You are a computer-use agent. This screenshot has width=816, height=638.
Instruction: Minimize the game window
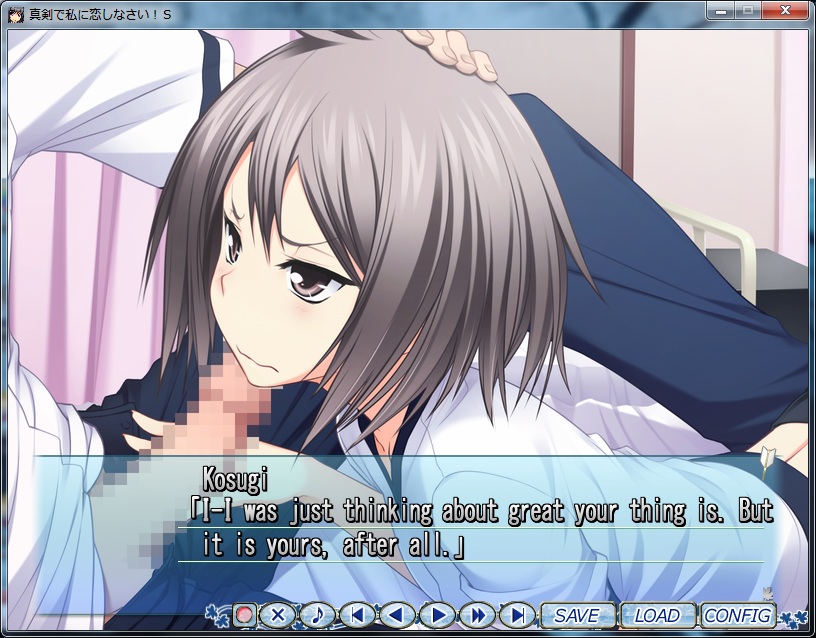tap(721, 11)
